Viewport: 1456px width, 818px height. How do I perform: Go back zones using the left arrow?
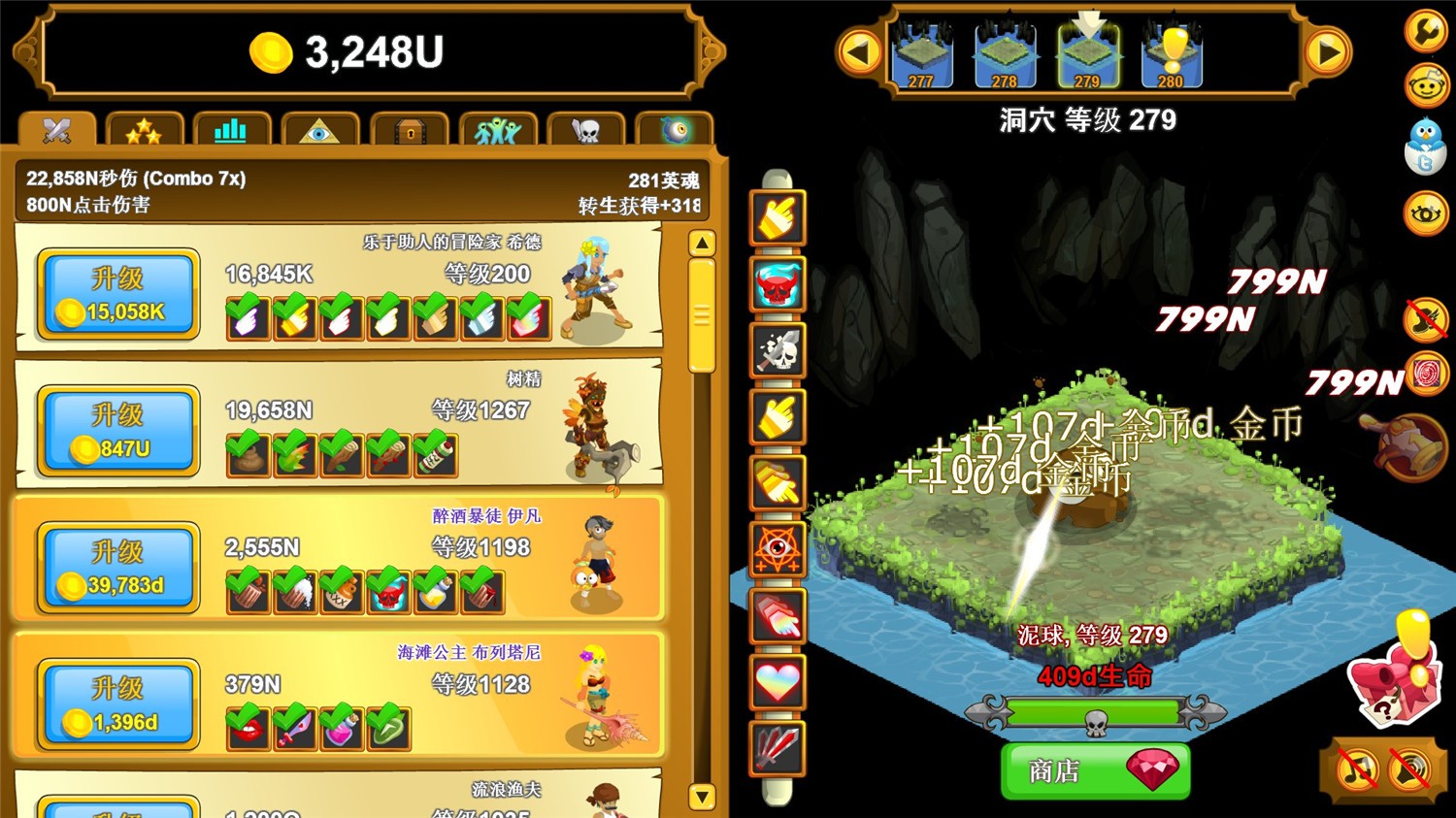pos(860,53)
